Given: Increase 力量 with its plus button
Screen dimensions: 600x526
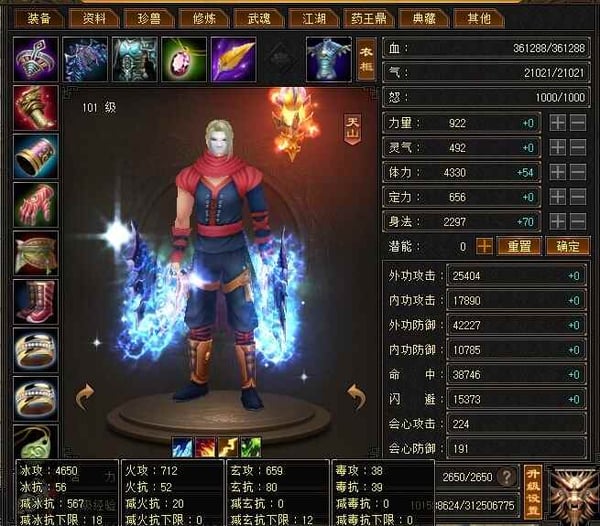Looking at the screenshot, I should pyautogui.click(x=558, y=122).
